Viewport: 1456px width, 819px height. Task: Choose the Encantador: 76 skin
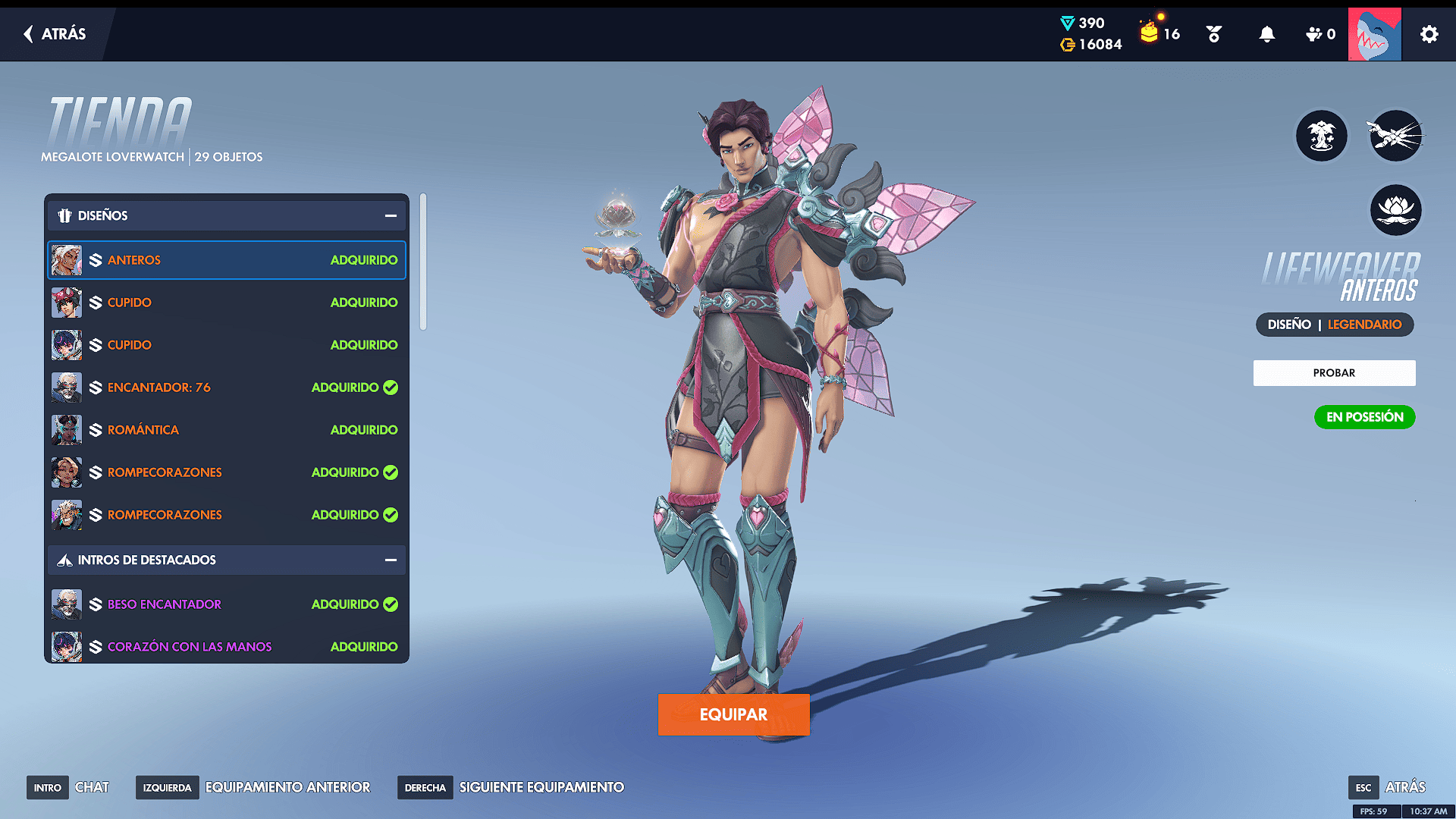(x=226, y=388)
